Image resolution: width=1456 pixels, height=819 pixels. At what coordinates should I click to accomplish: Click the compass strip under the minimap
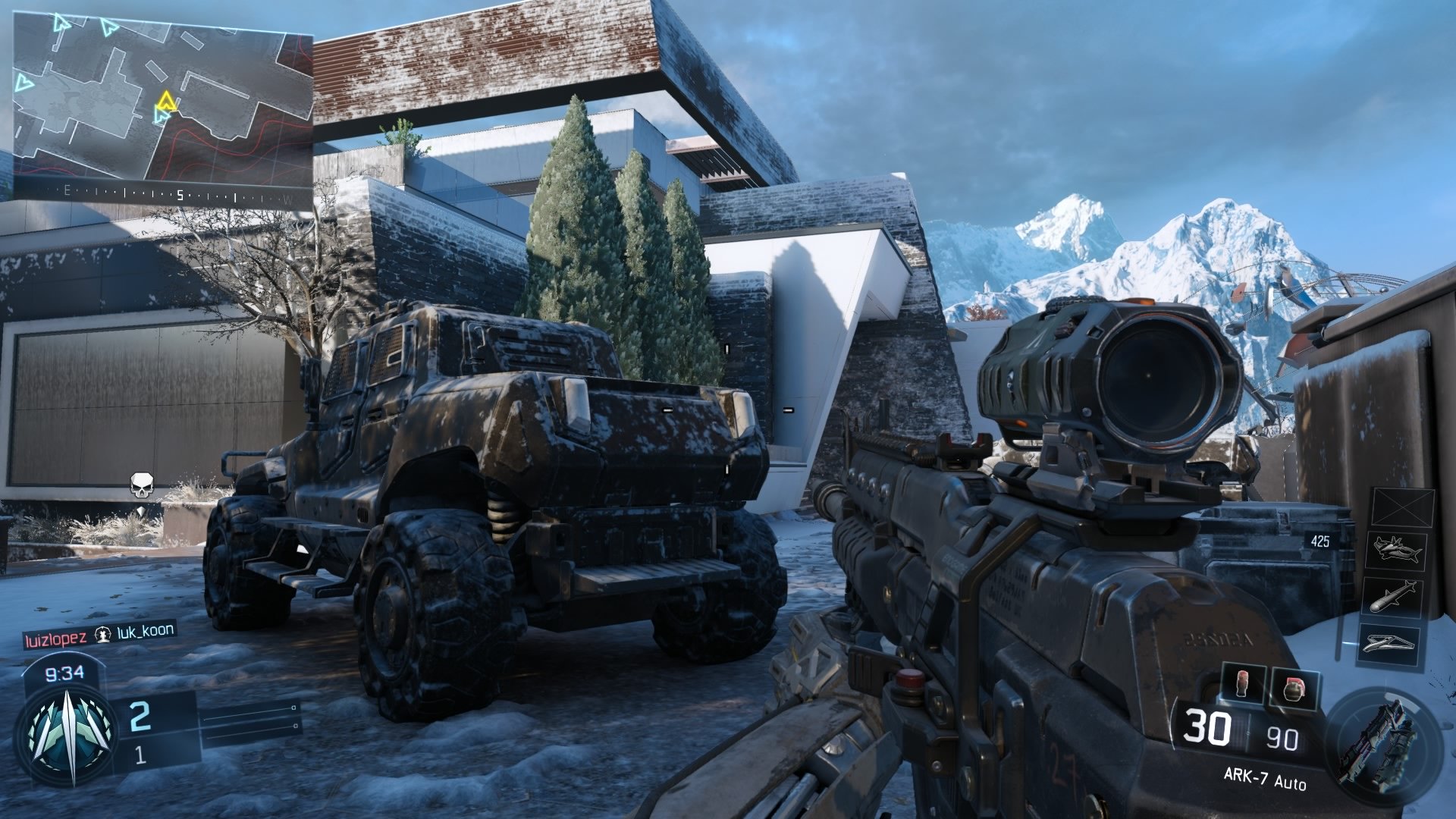click(x=162, y=195)
